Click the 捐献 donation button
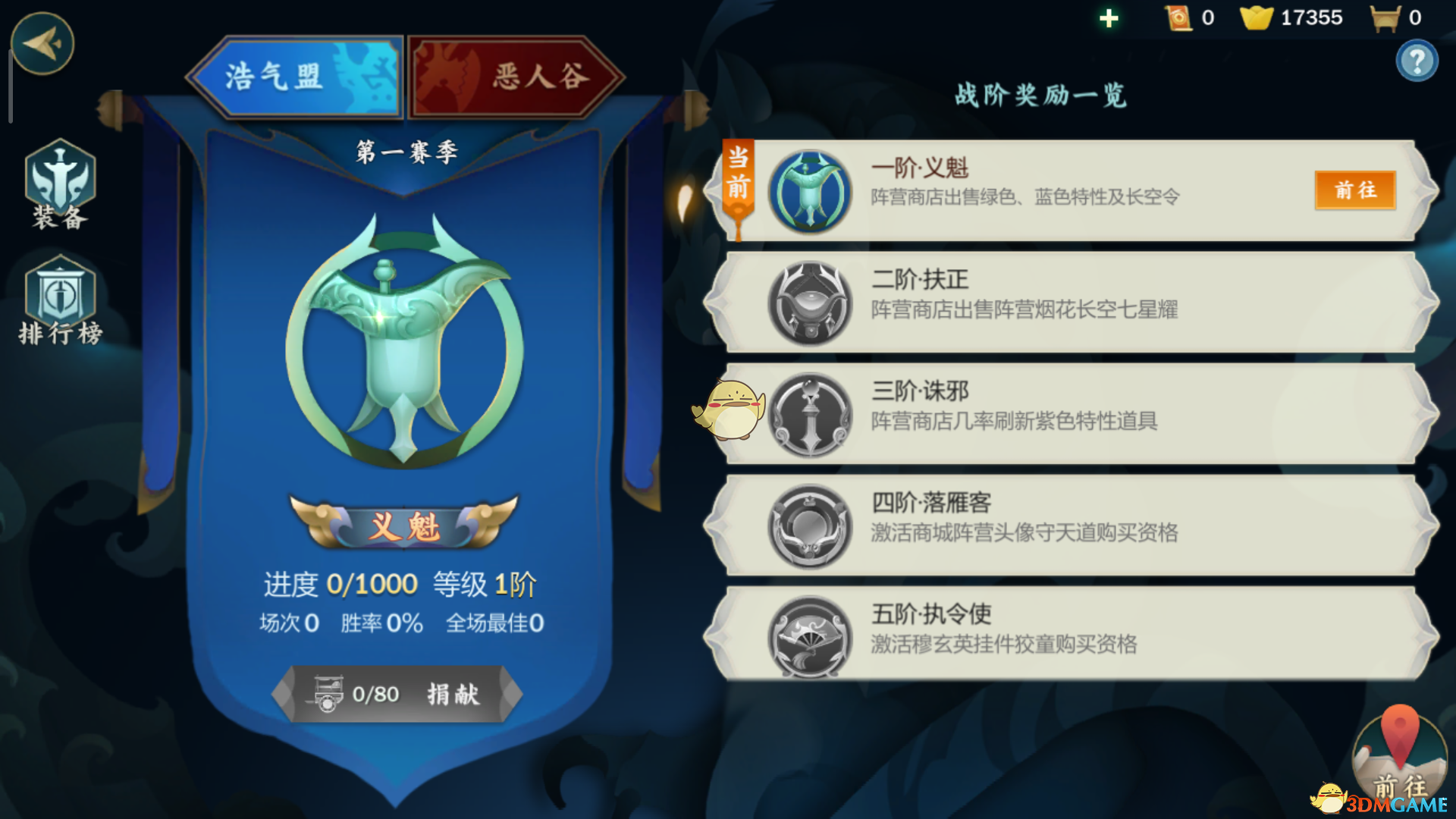This screenshot has width=1456, height=819. (456, 695)
